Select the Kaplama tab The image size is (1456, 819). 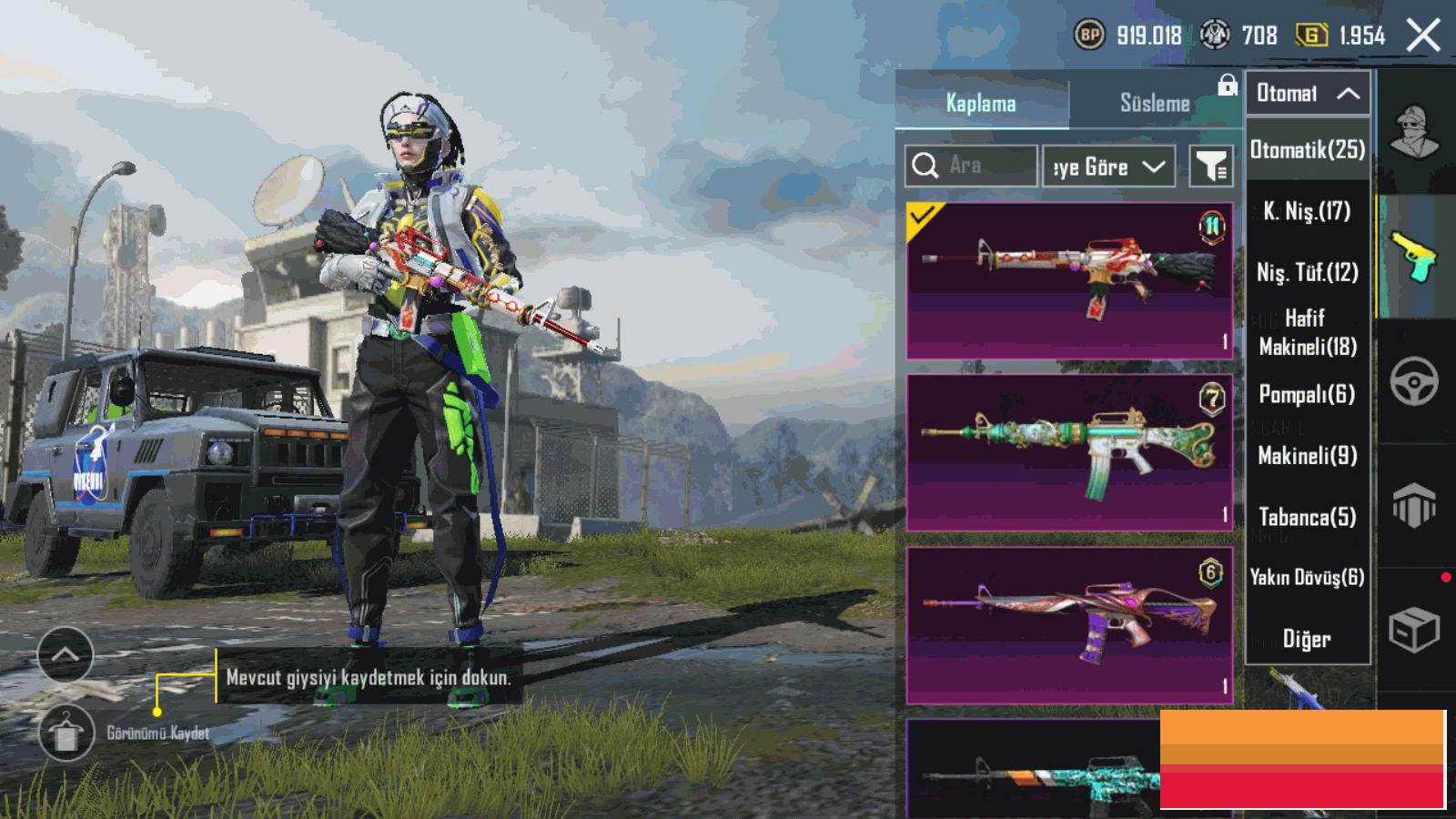coord(981,103)
